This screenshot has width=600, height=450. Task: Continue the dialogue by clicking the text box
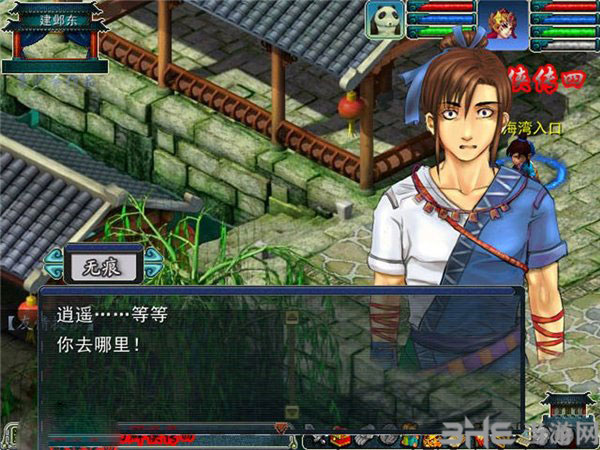(x=280, y=360)
